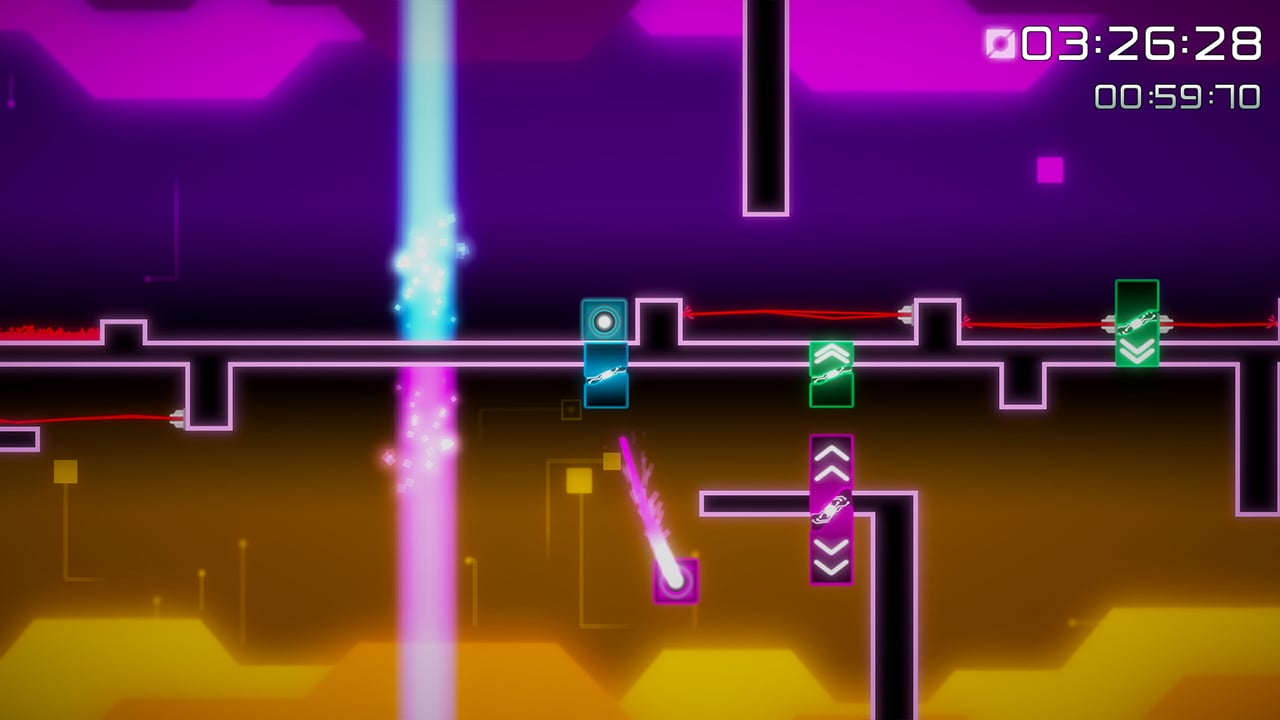Click the left-pointing red laser arrowhead
The image size is (1280, 720).
click(x=689, y=315)
